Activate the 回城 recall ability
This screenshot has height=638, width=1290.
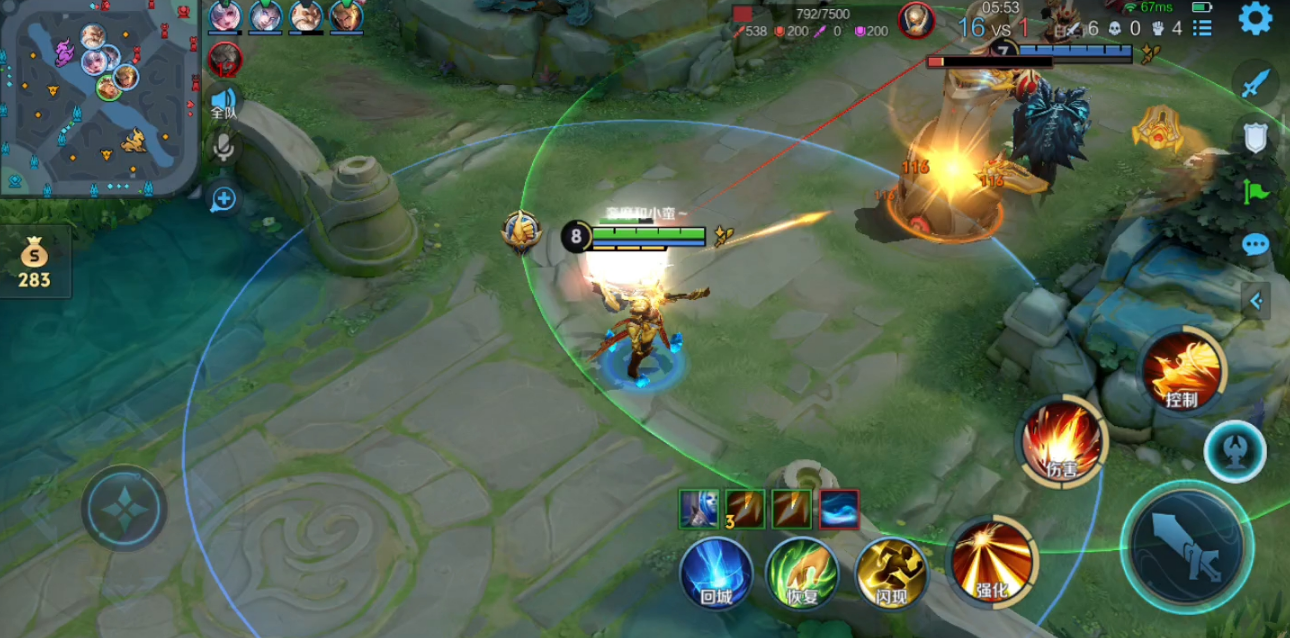(716, 573)
